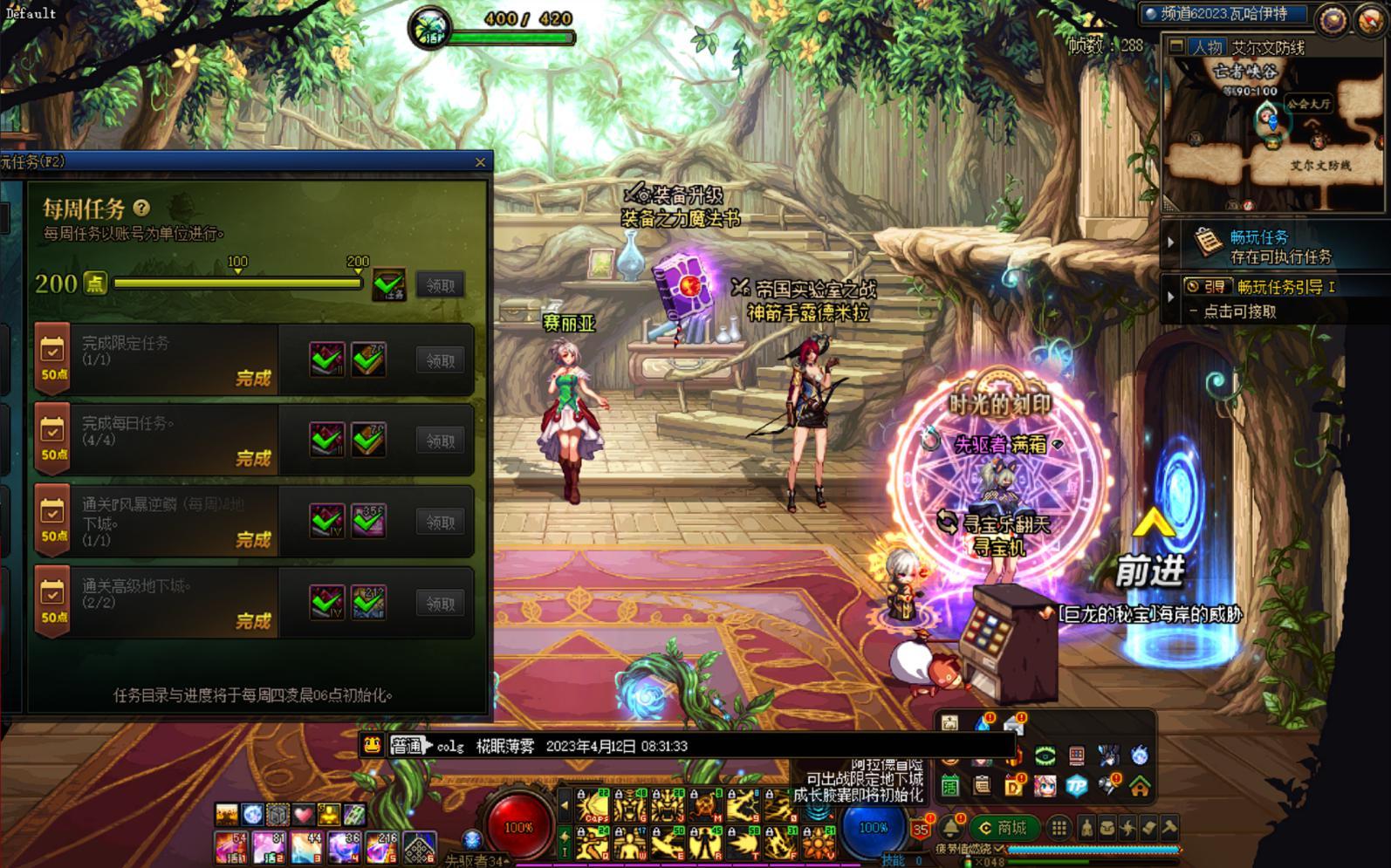Click the orange house icon
Viewport: 1391px width, 868px height.
[x=1140, y=786]
